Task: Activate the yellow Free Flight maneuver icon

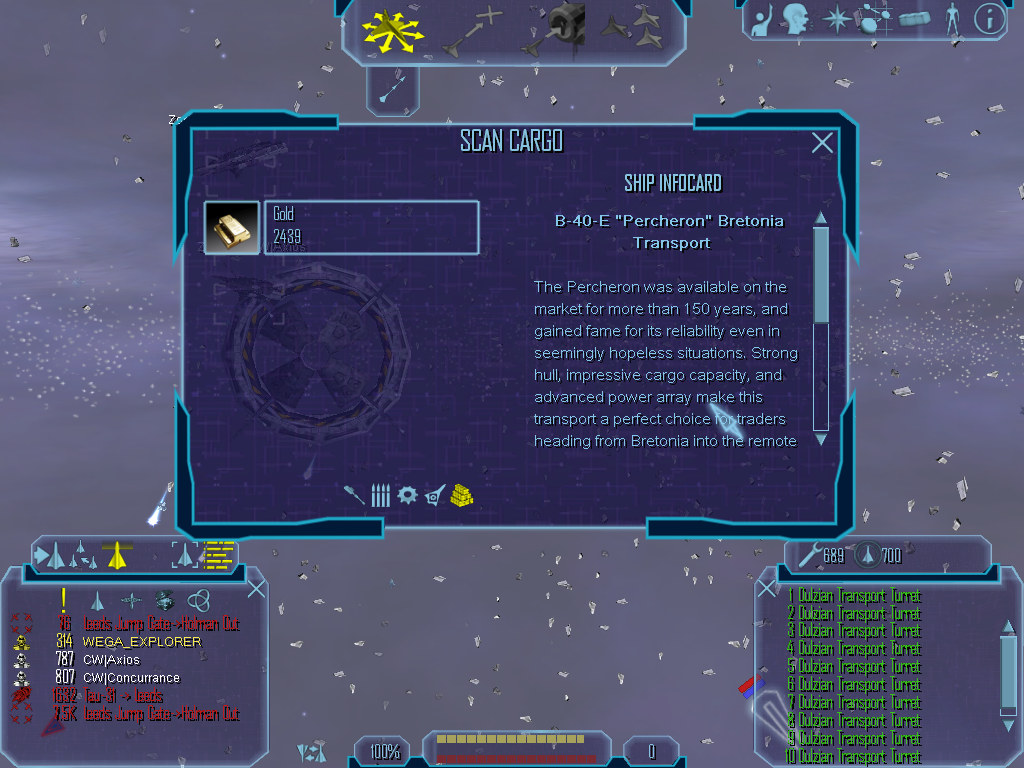Action: [x=392, y=32]
